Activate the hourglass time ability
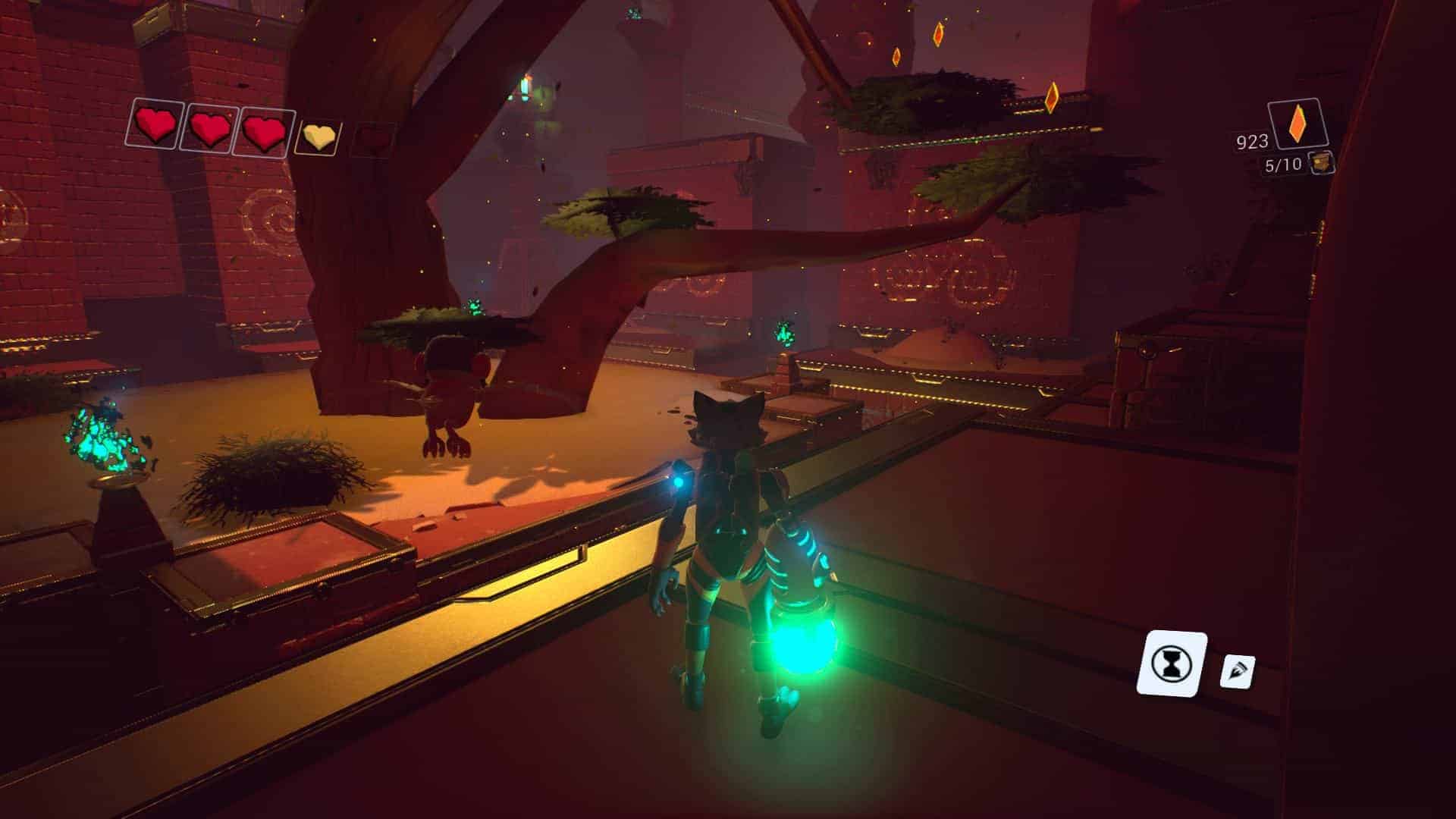The width and height of the screenshot is (1456, 819). point(1172,664)
